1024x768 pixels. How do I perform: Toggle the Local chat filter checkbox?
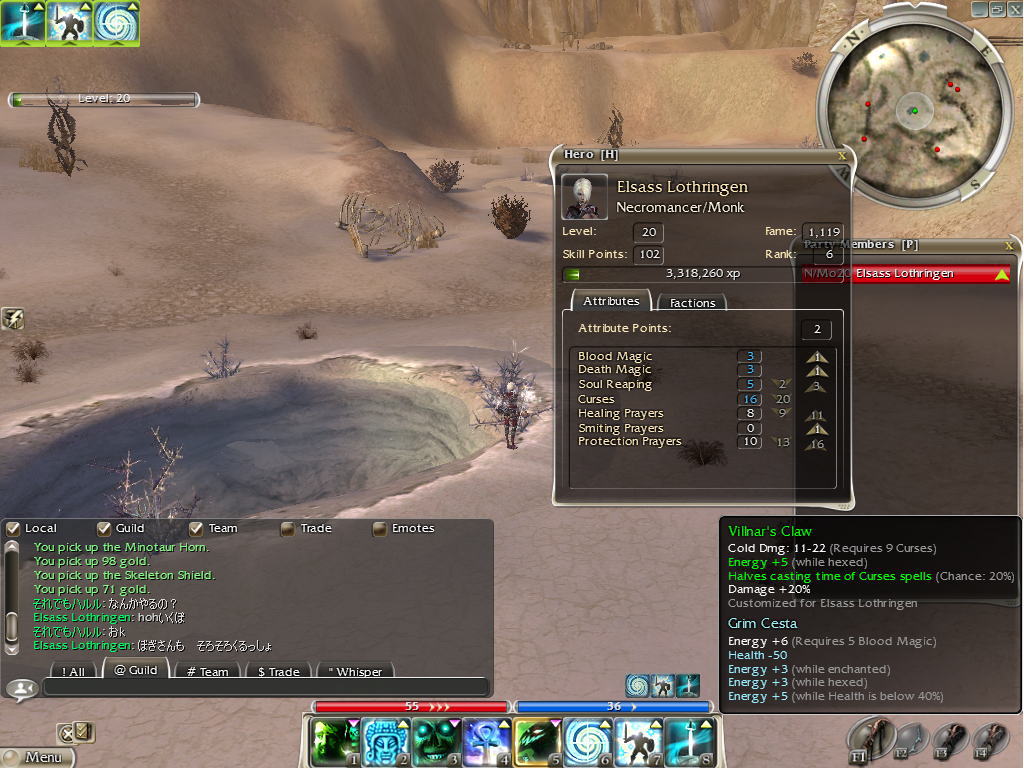click(x=13, y=528)
